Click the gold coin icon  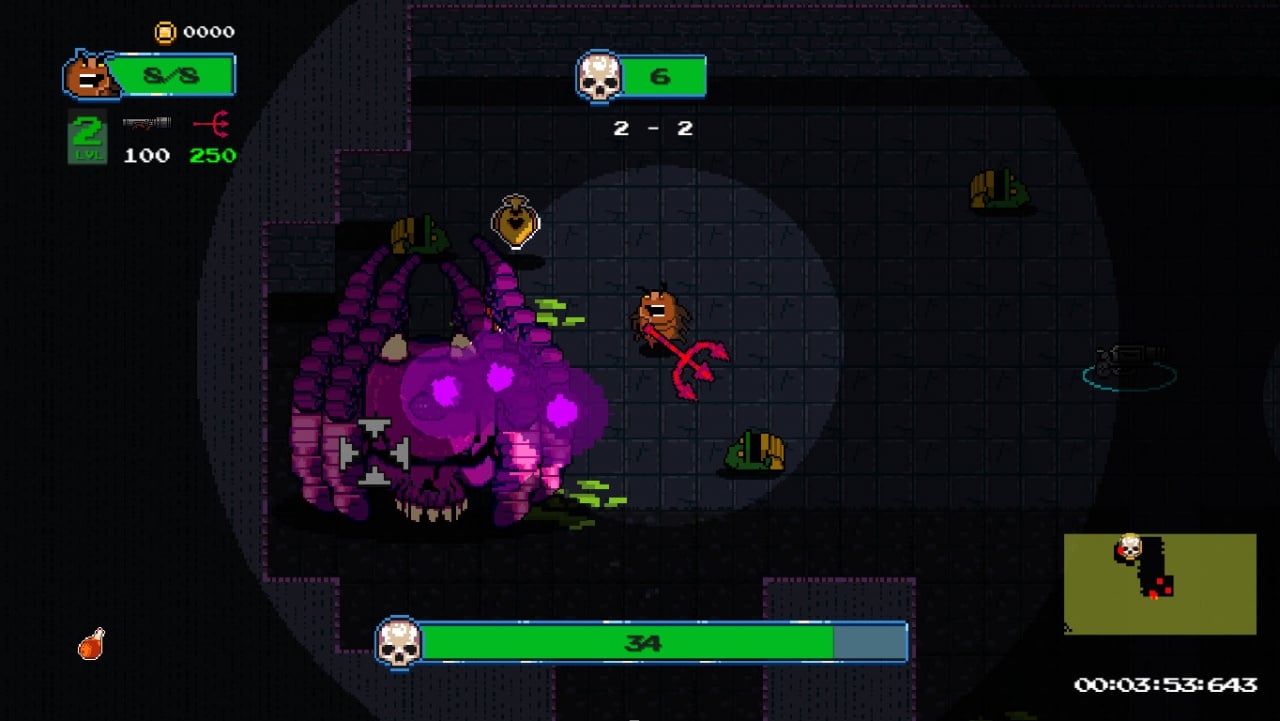[165, 32]
